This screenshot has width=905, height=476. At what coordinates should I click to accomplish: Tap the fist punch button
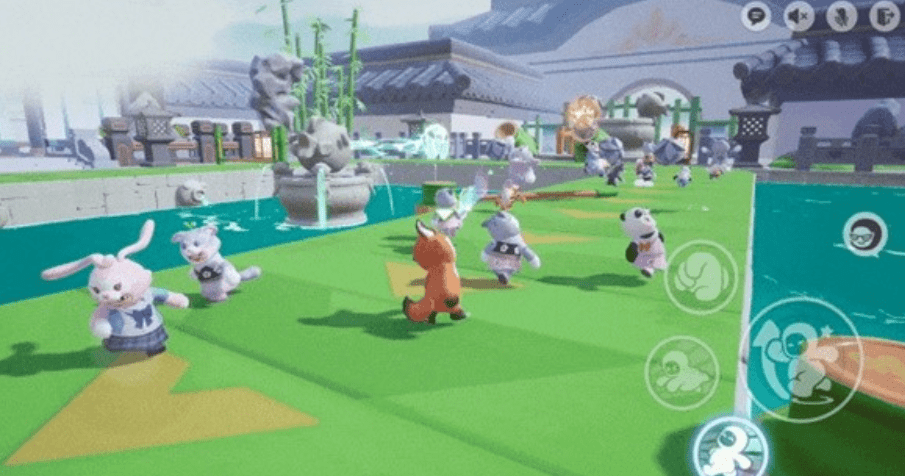(701, 277)
